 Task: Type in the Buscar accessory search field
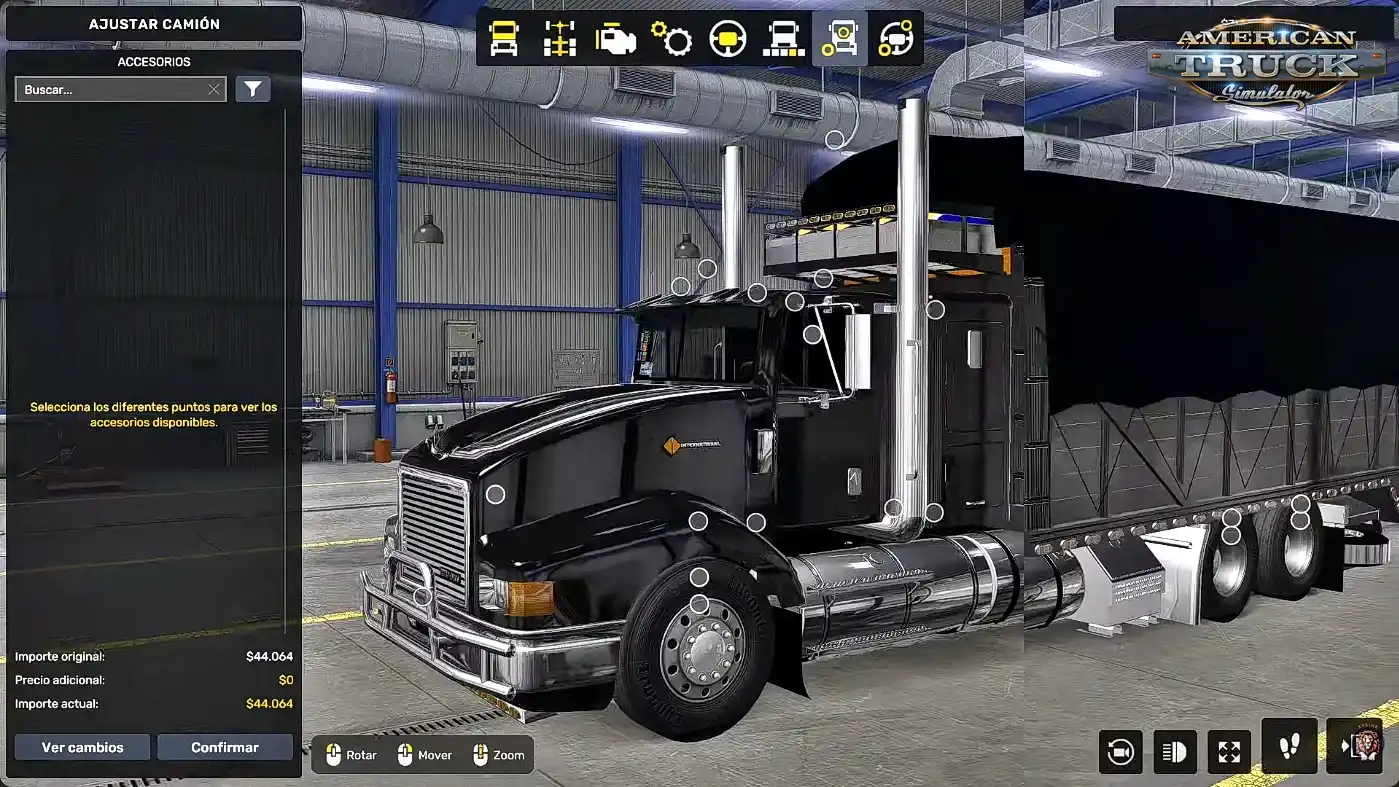(x=110, y=90)
